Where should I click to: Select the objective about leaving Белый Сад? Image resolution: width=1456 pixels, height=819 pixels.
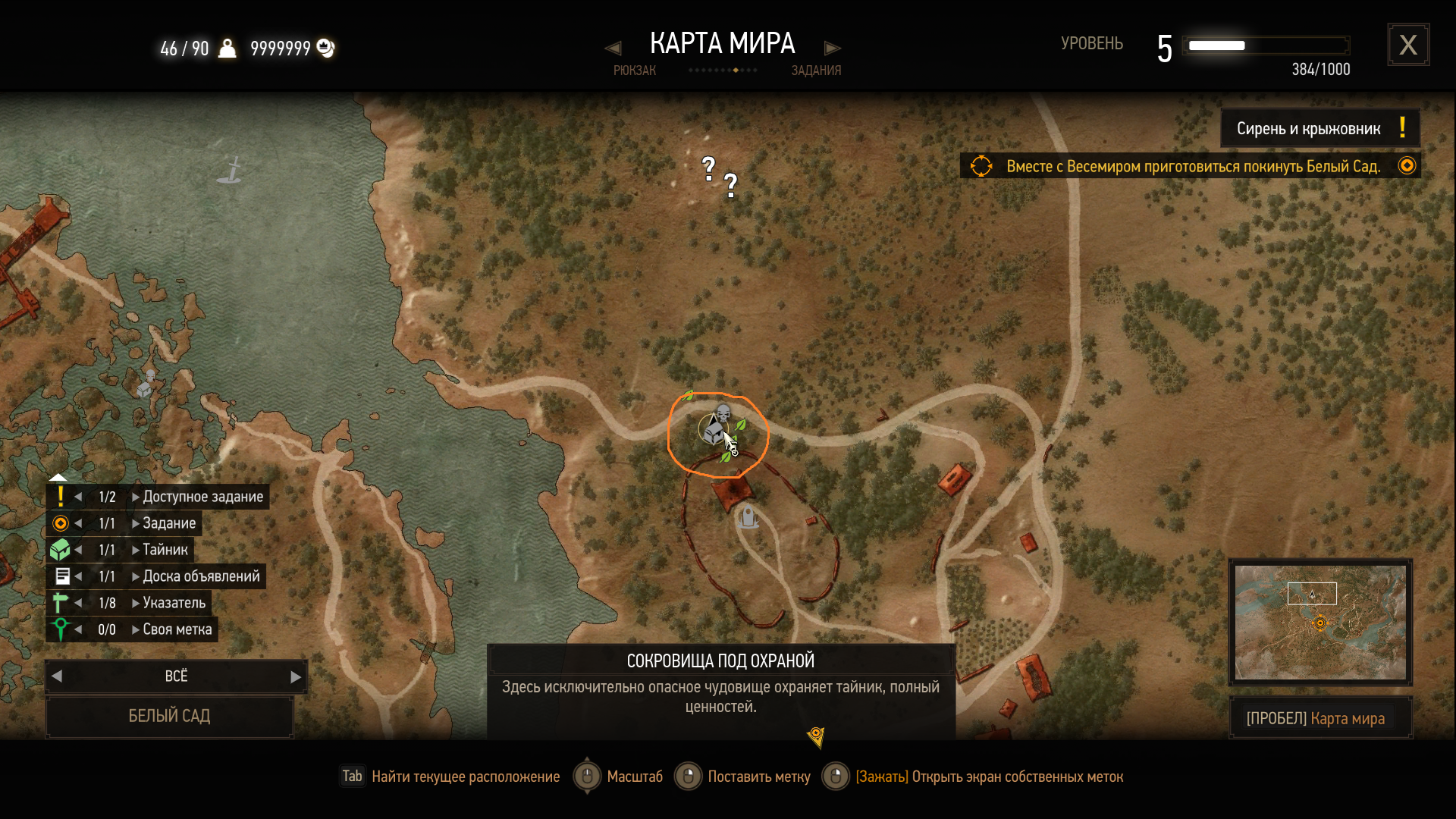pyautogui.click(x=1192, y=166)
